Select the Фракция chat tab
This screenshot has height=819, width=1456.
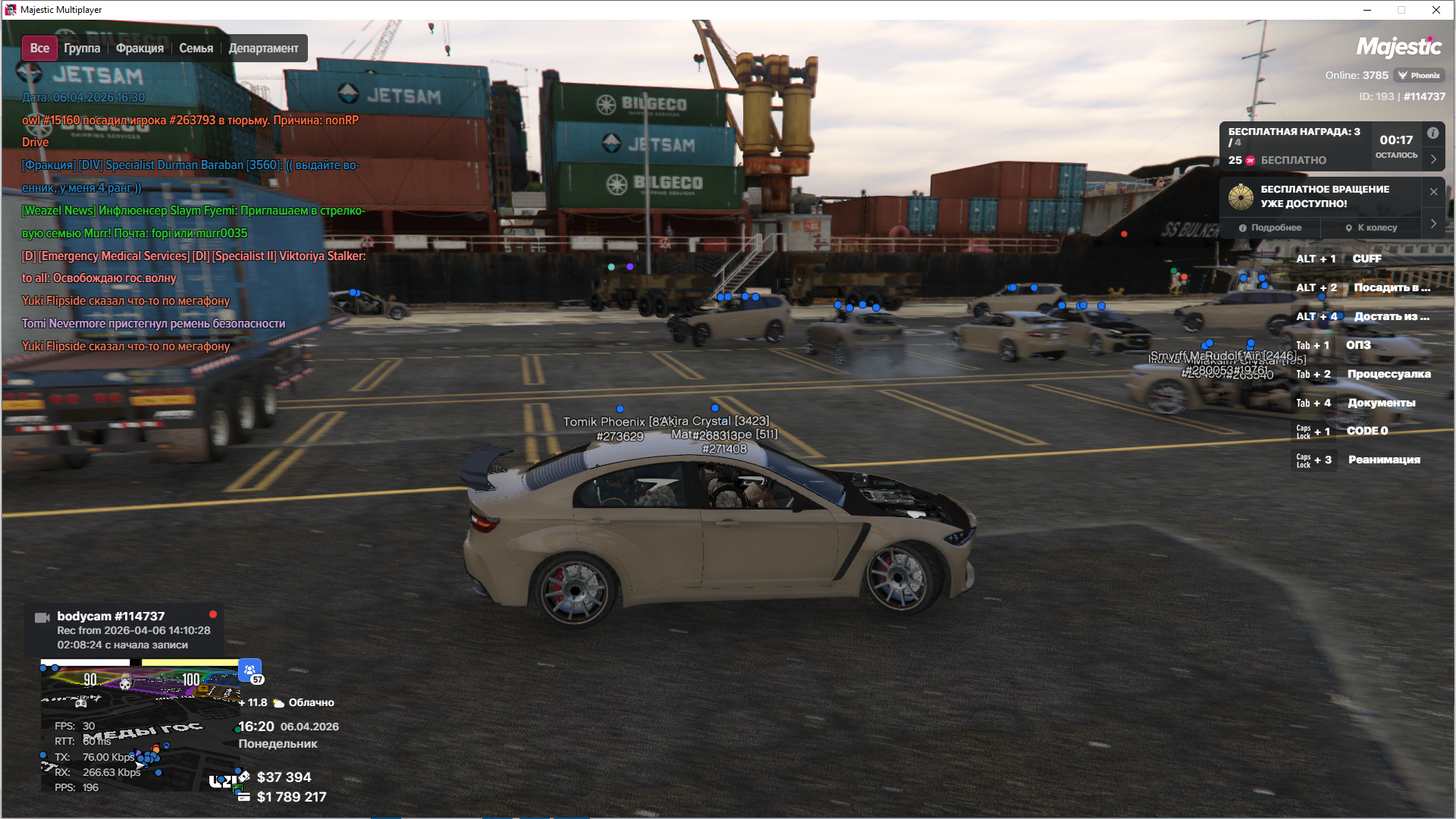140,49
